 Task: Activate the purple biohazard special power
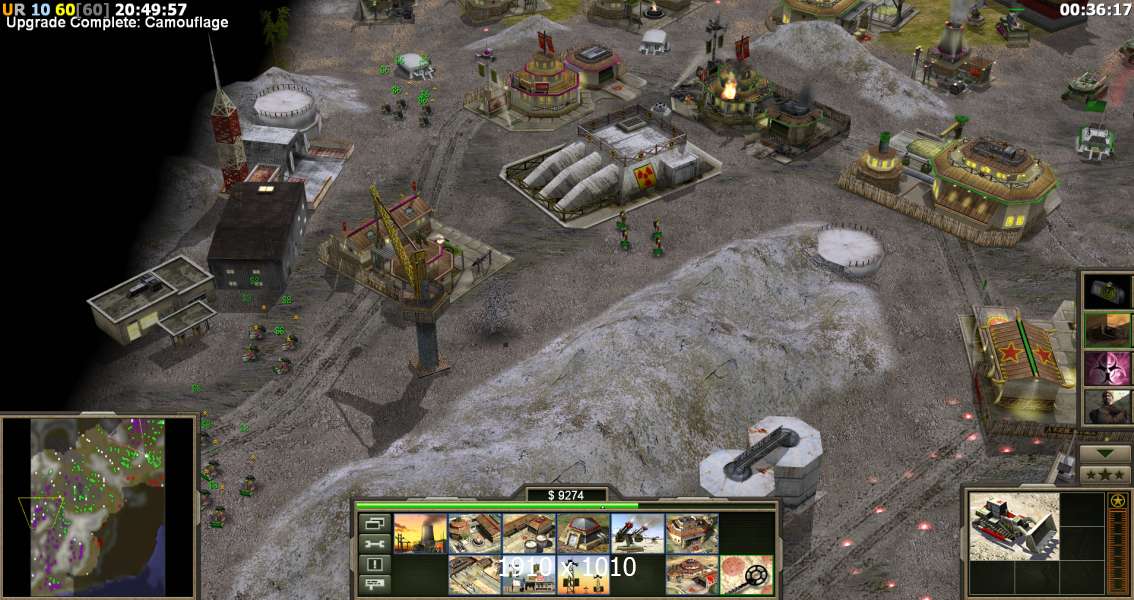pos(1108,367)
